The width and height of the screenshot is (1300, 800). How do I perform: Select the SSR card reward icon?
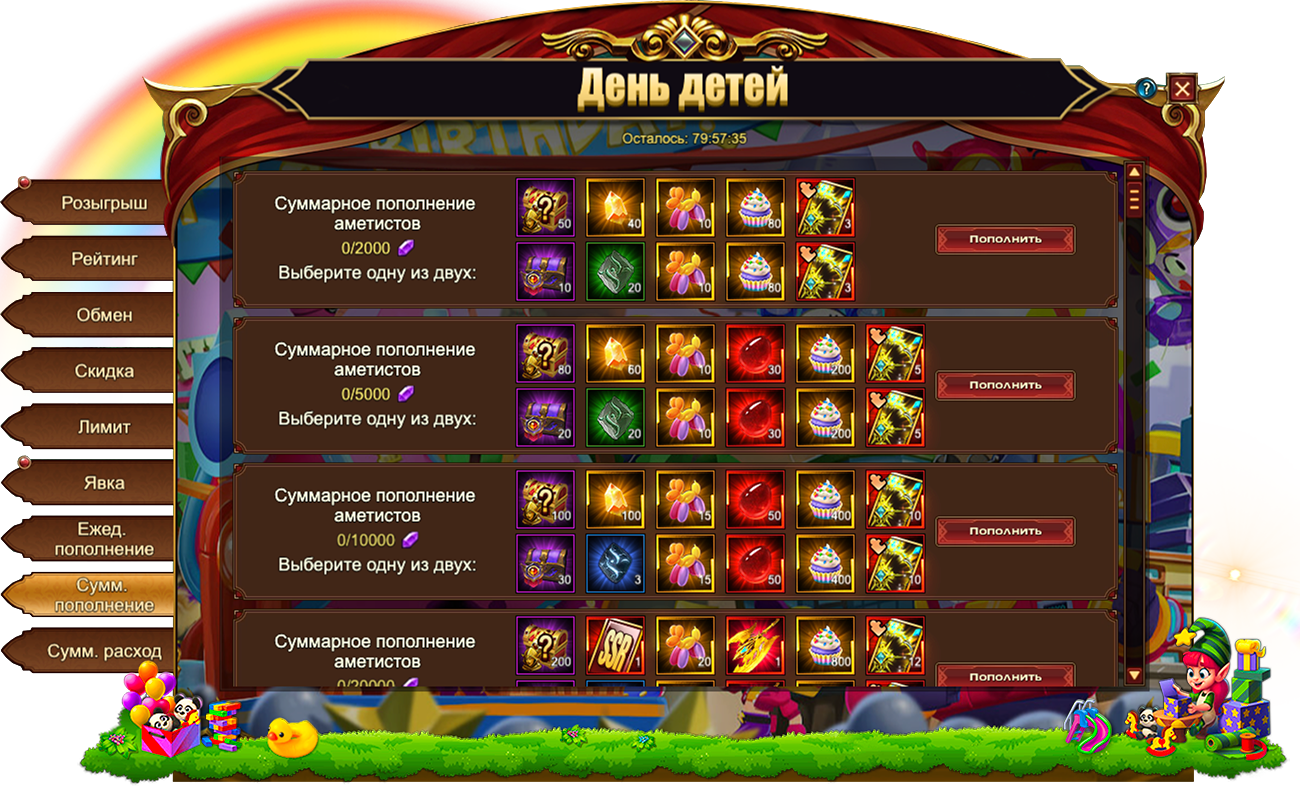pyautogui.click(x=615, y=646)
